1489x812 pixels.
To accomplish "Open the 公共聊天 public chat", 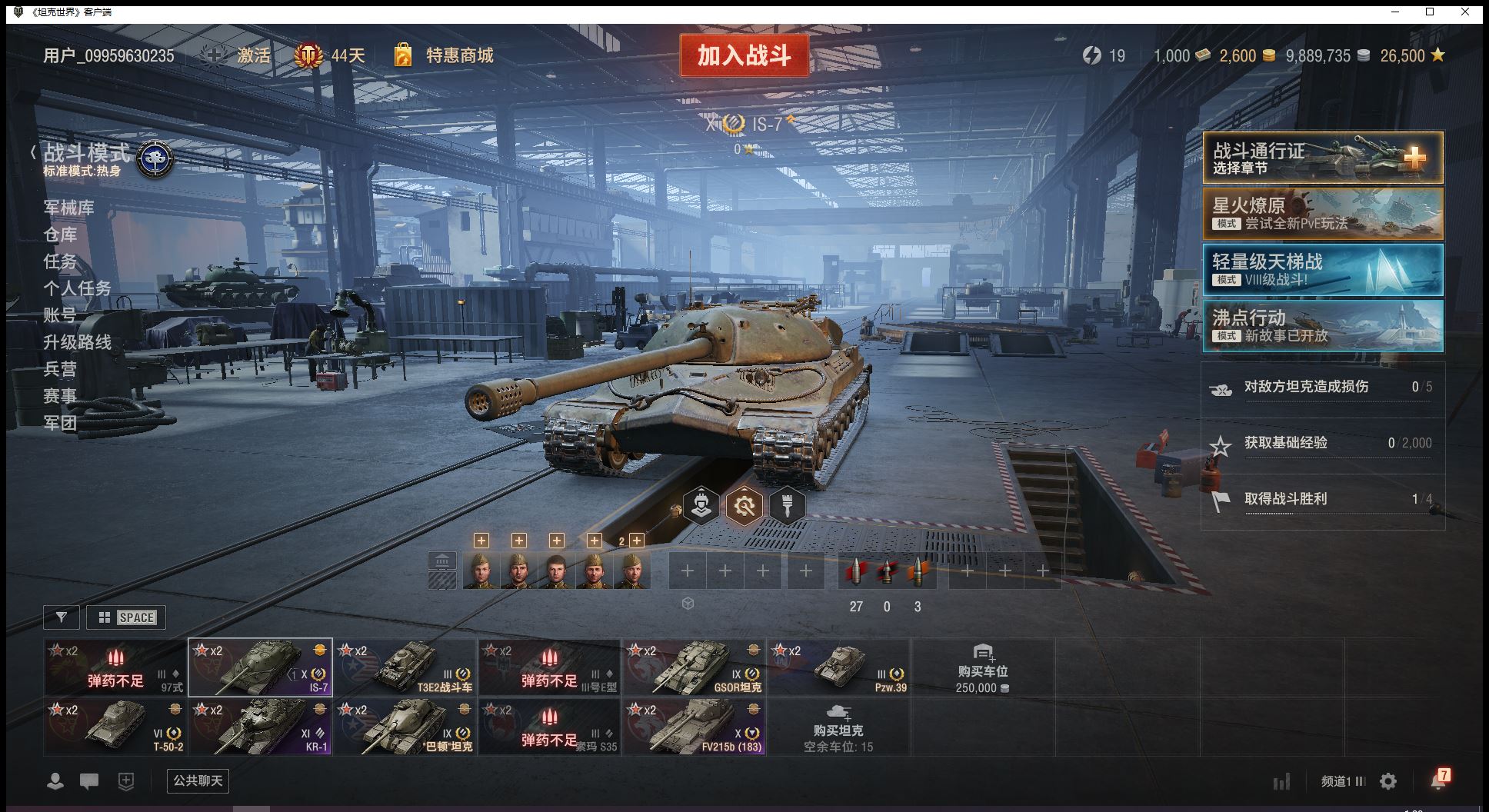I will 198,781.
